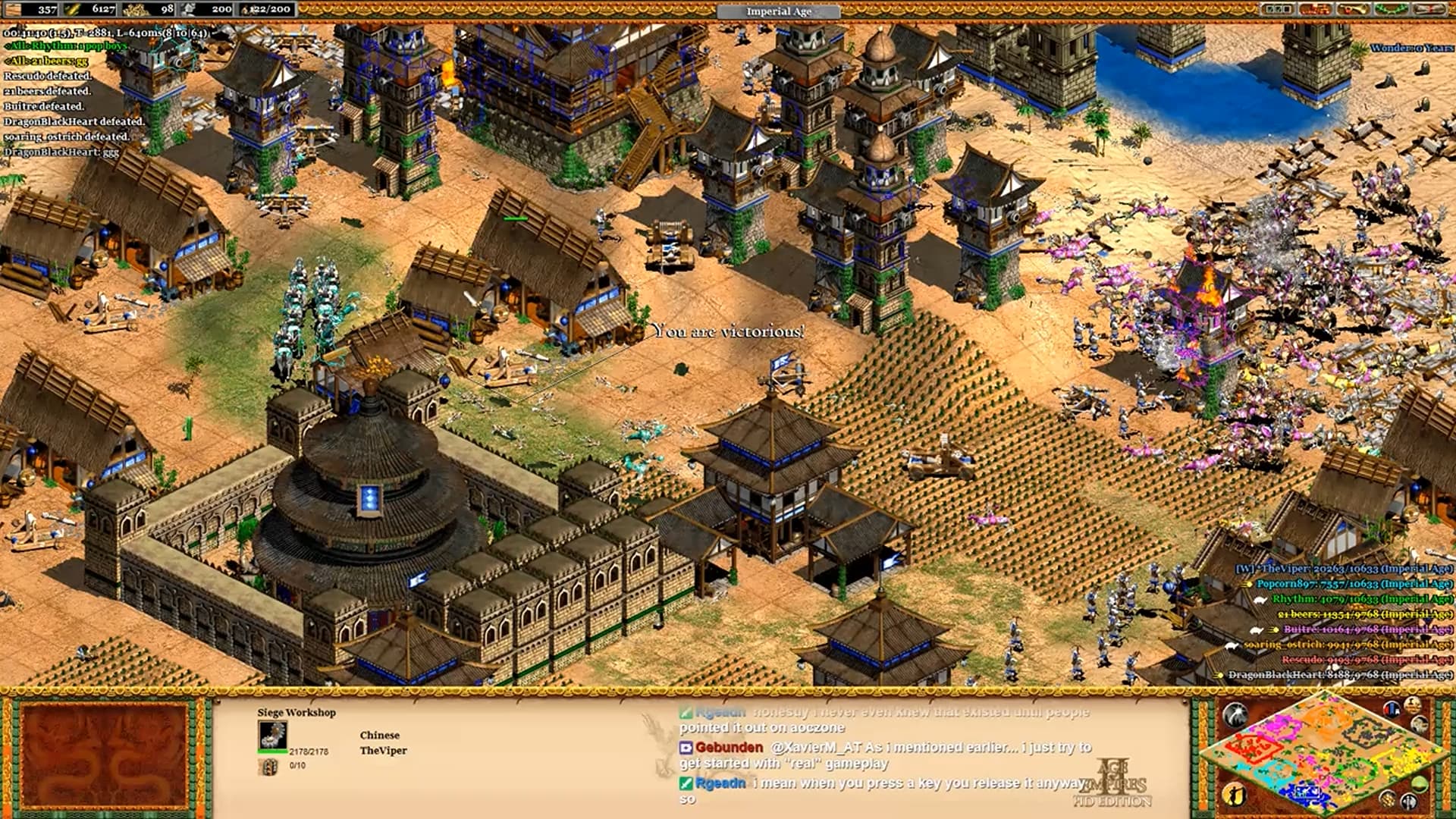Screen dimensions: 1456x819
Task: Click the Gebunden username in stream chat
Action: (729, 747)
